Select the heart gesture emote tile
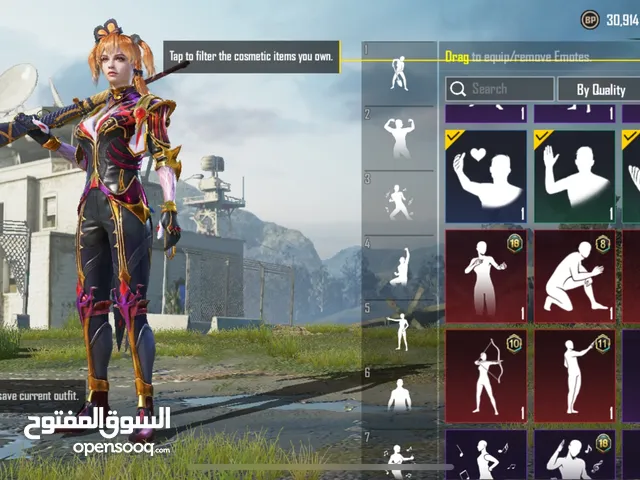The width and height of the screenshot is (640, 480). tap(485, 177)
